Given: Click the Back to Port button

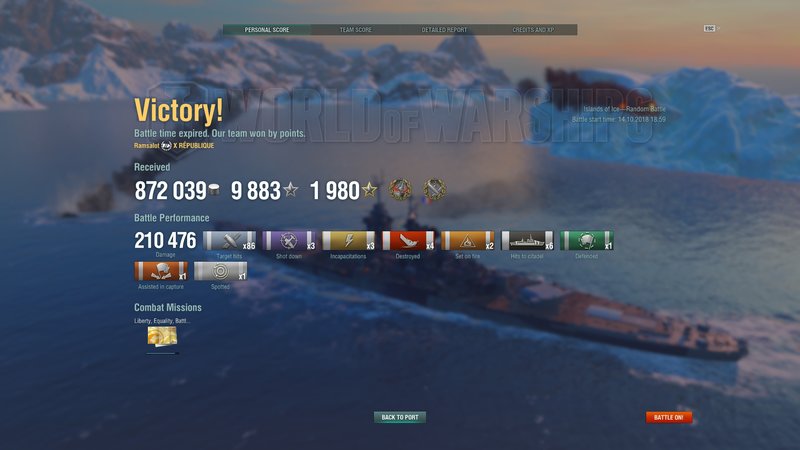Looking at the screenshot, I should (x=400, y=417).
